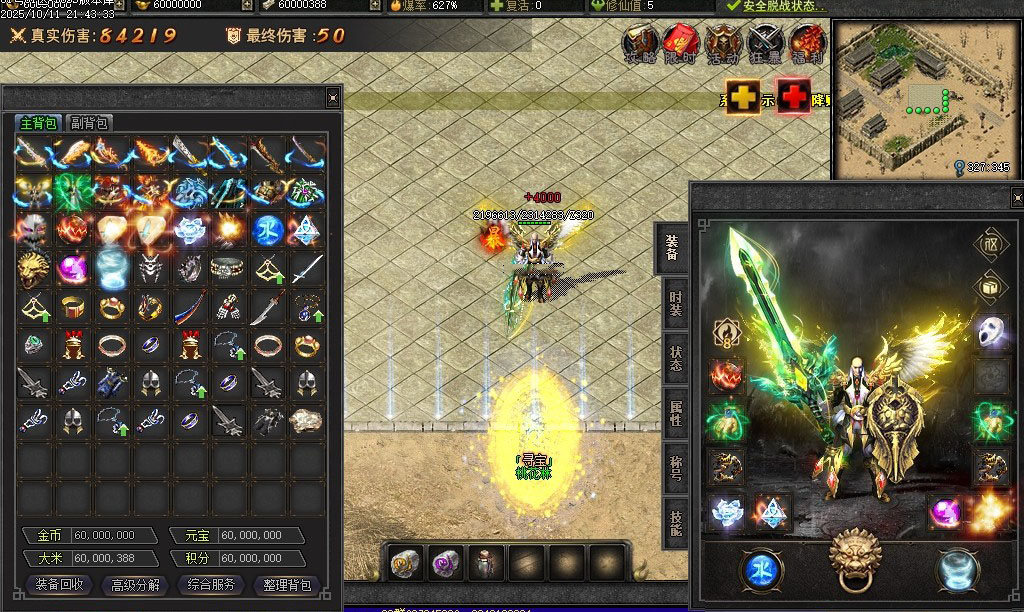Open 高级分解 in the bag panel

point(135,585)
